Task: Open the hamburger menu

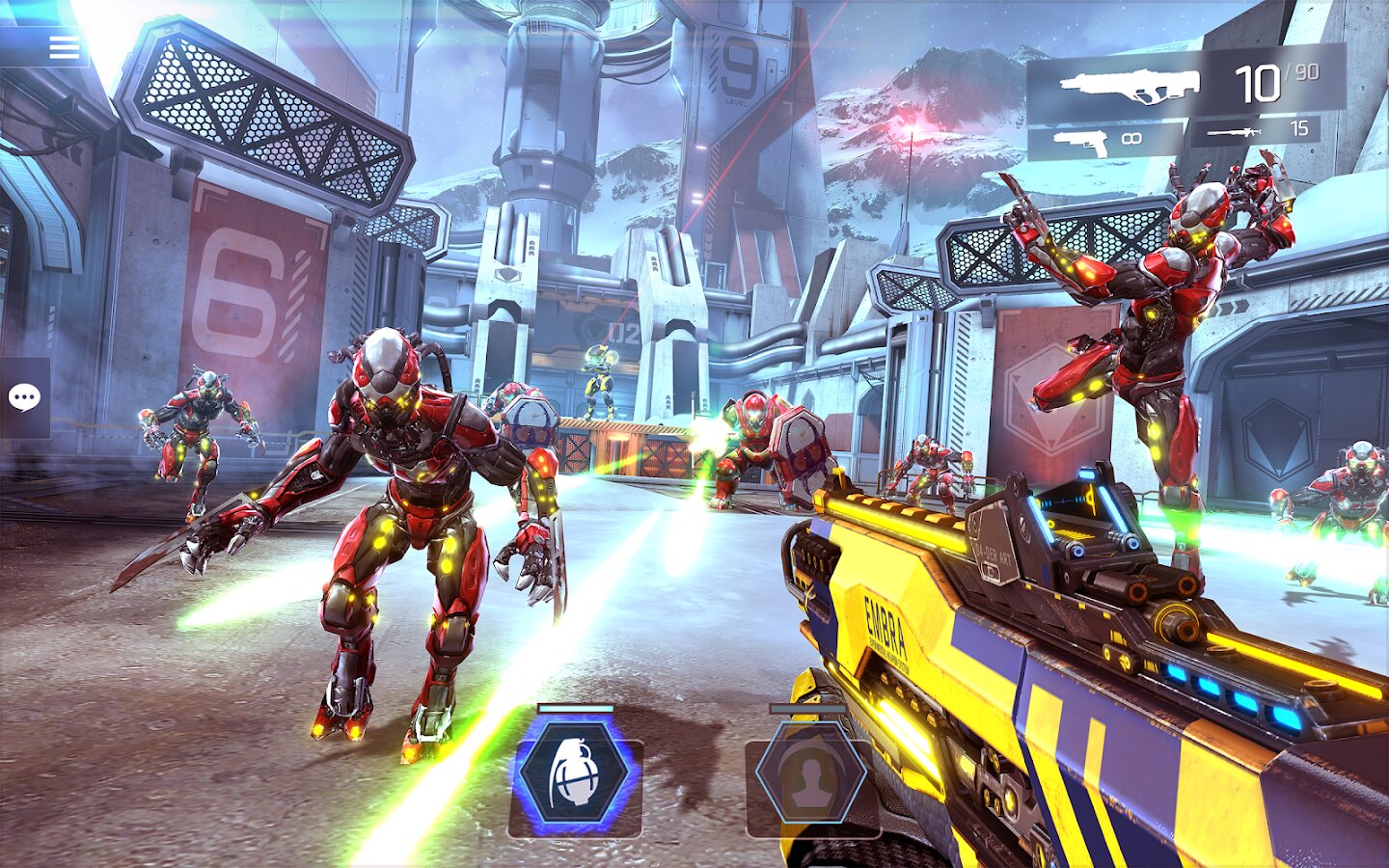Action: pyautogui.click(x=64, y=47)
